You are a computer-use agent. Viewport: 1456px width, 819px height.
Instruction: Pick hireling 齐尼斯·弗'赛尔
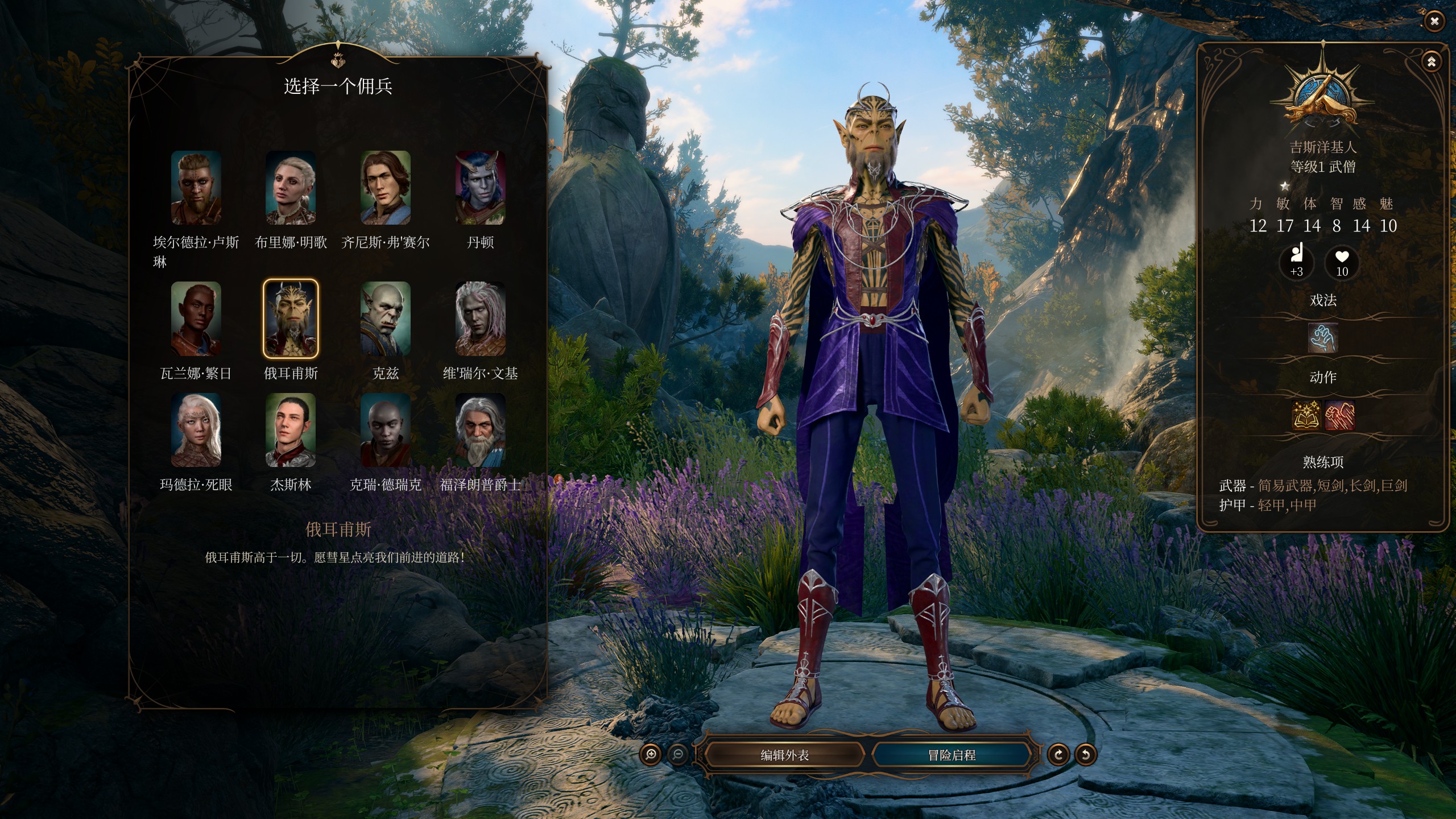click(386, 188)
